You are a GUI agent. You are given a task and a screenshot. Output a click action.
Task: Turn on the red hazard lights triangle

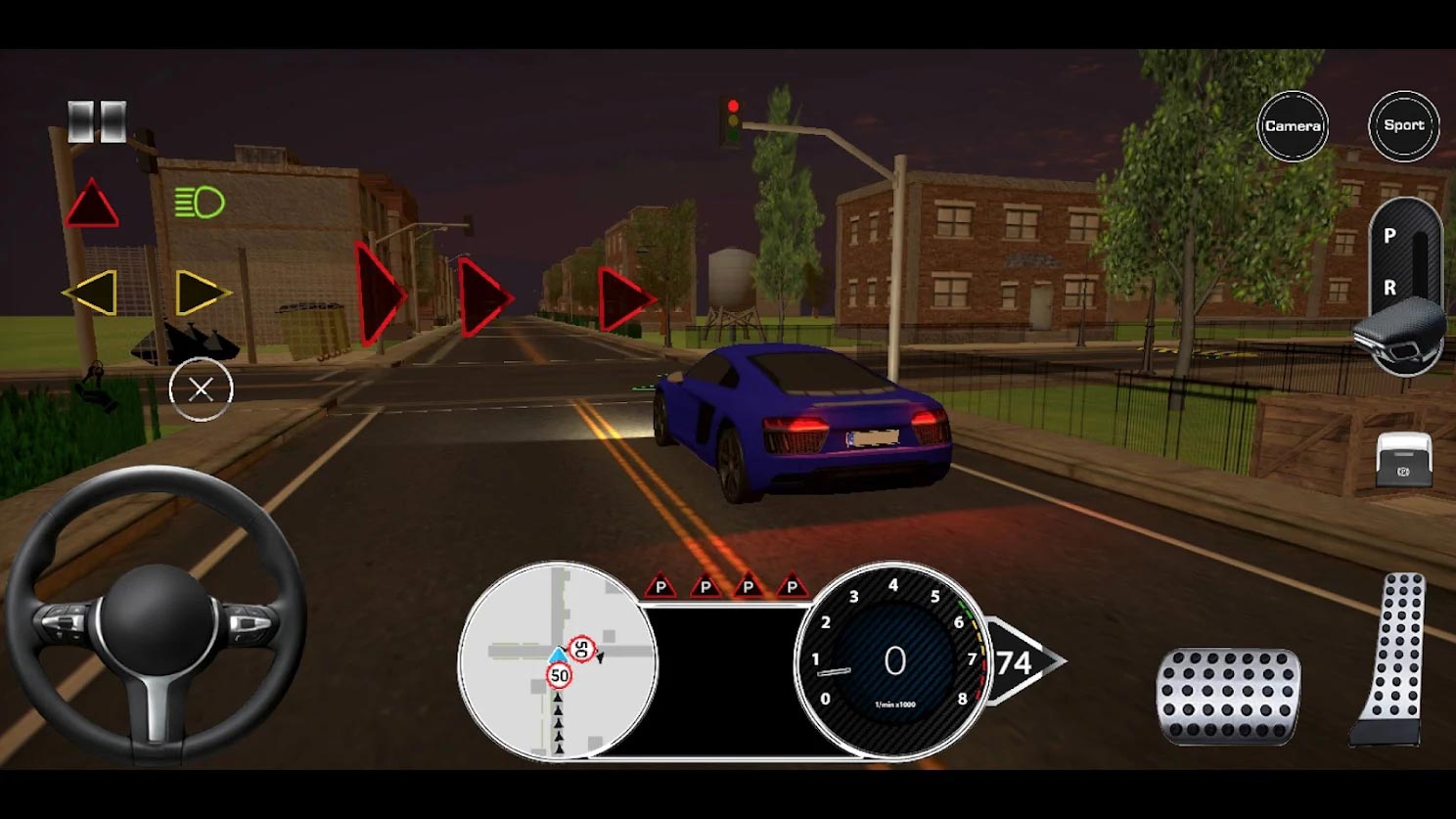[92, 205]
